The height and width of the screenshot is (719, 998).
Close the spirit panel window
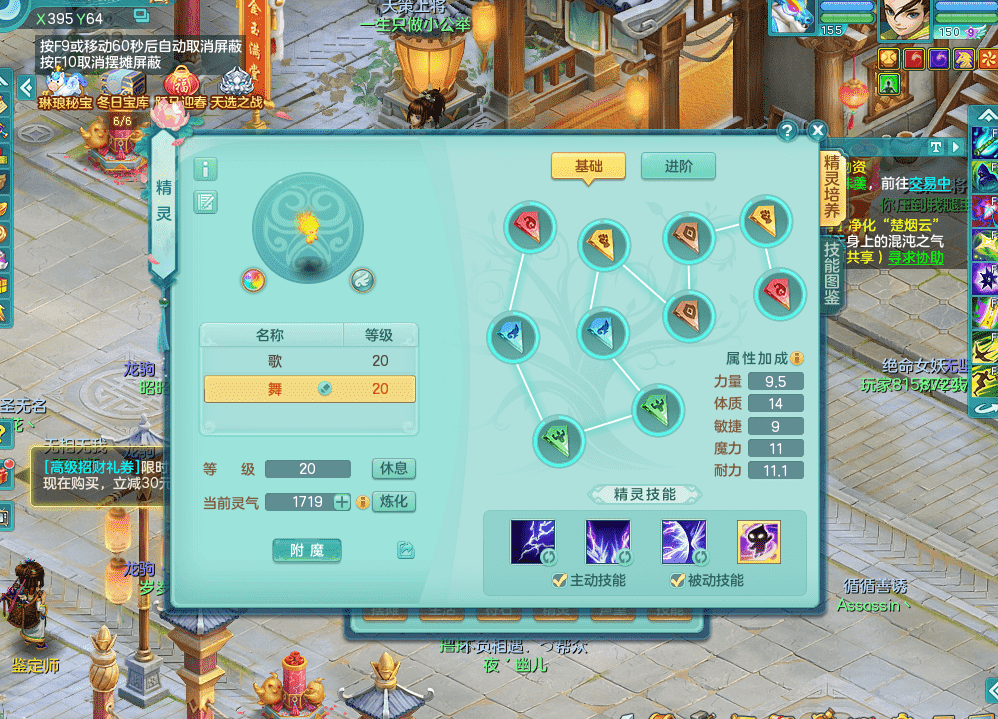pyautogui.click(x=817, y=131)
